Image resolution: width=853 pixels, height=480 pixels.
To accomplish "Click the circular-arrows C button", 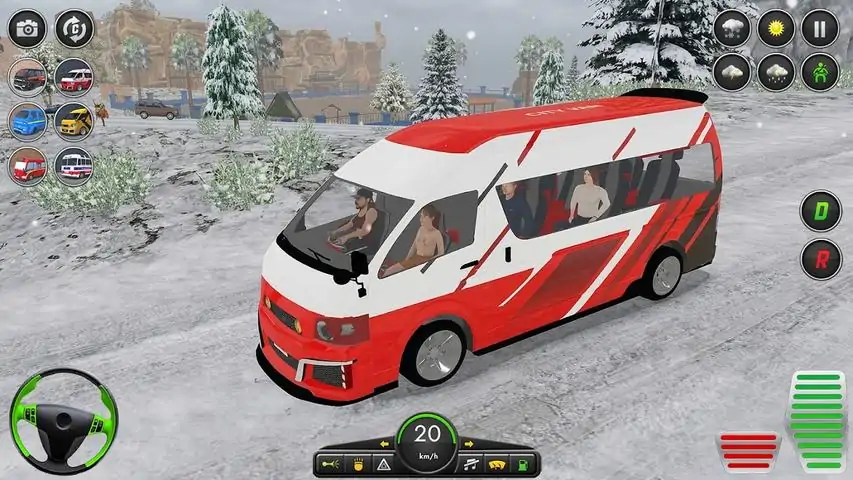I will [73, 28].
